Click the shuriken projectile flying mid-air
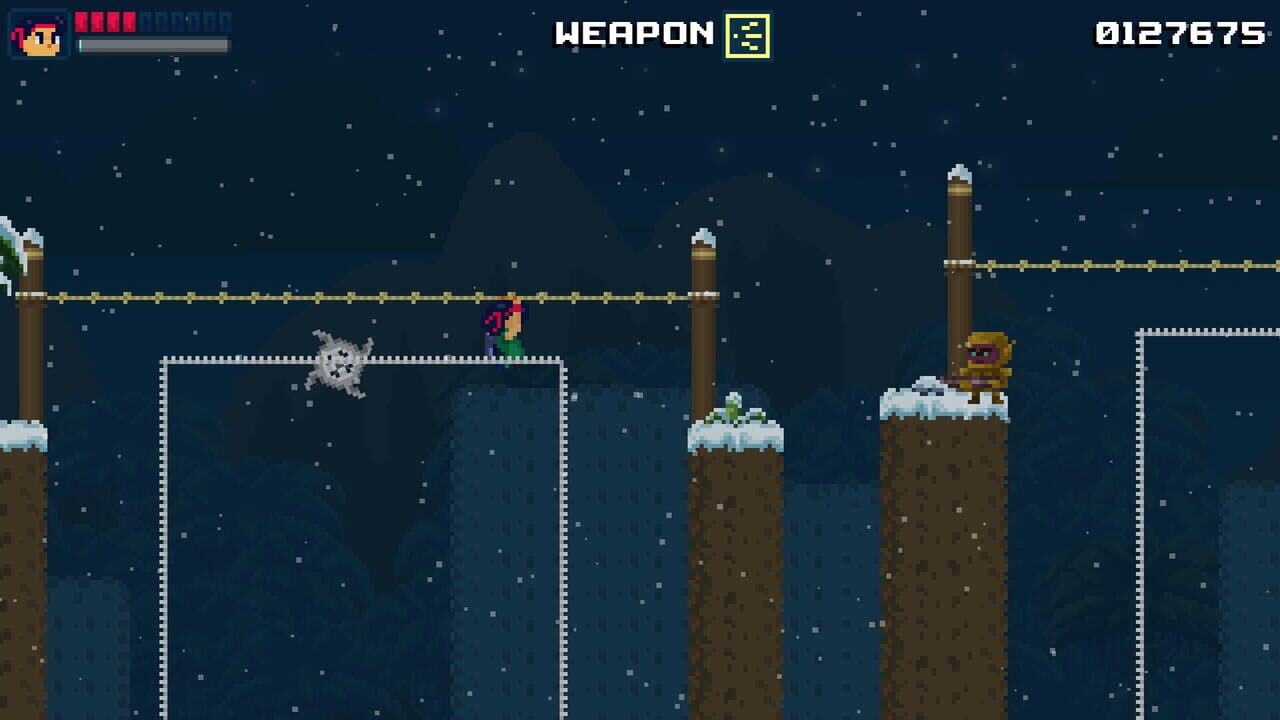 tap(340, 367)
